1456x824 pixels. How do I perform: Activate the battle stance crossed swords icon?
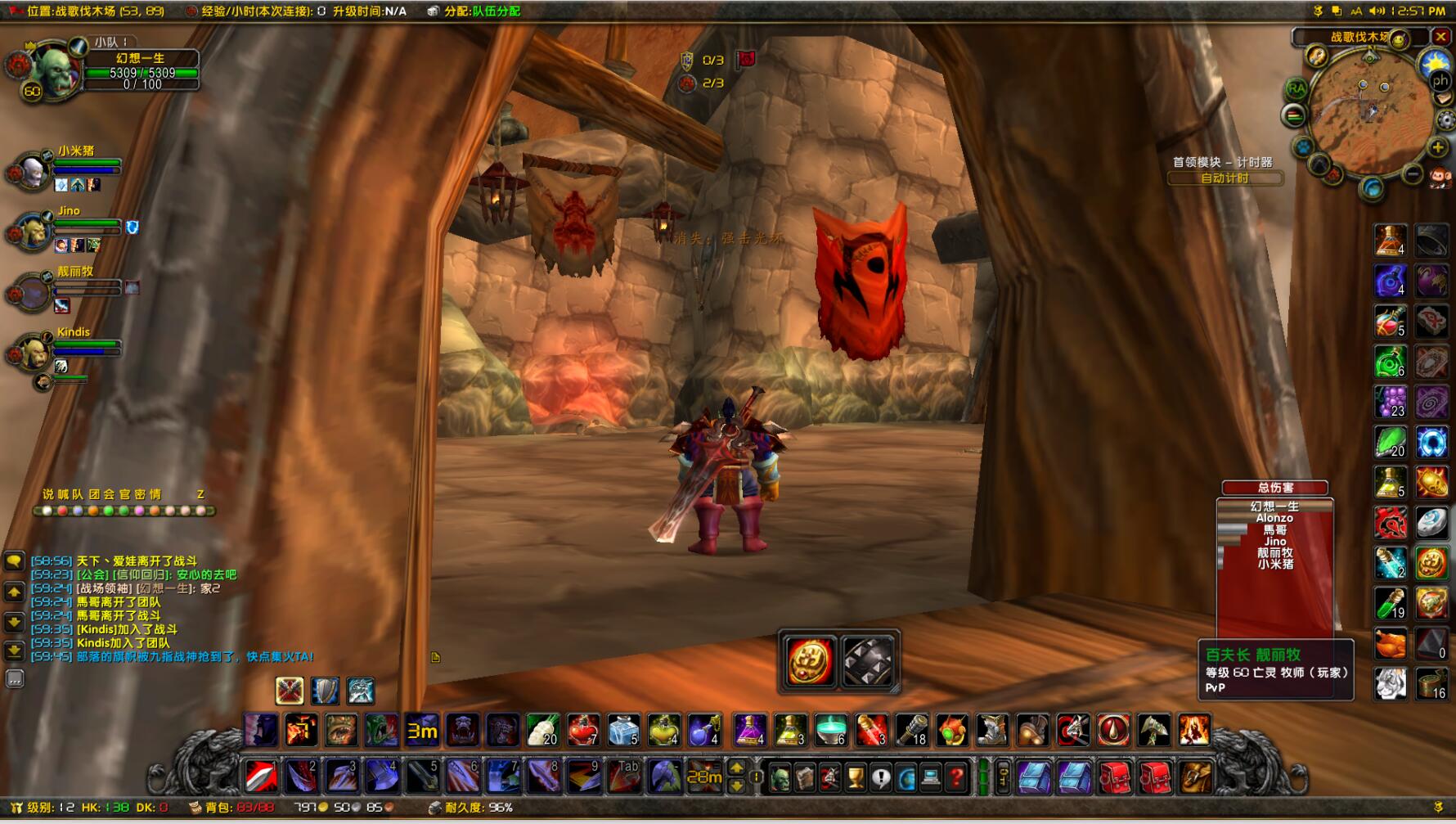pyautogui.click(x=290, y=691)
